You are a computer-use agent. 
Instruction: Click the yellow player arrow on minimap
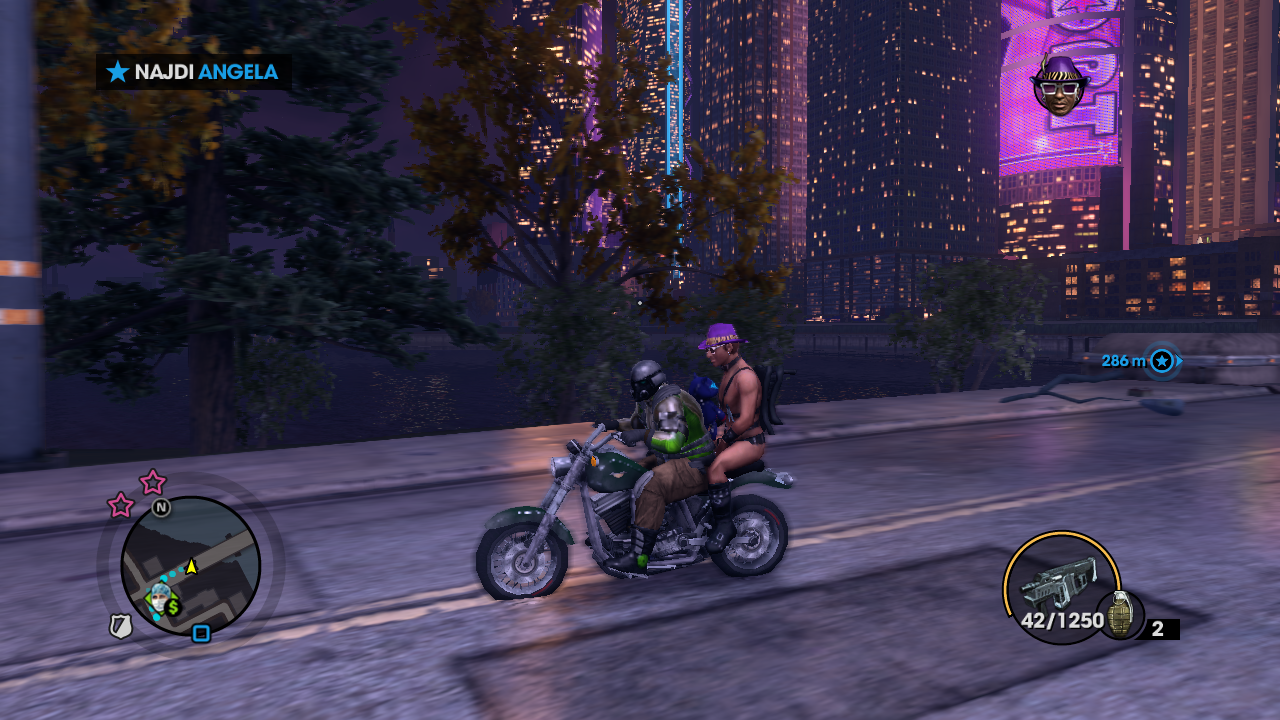[191, 566]
